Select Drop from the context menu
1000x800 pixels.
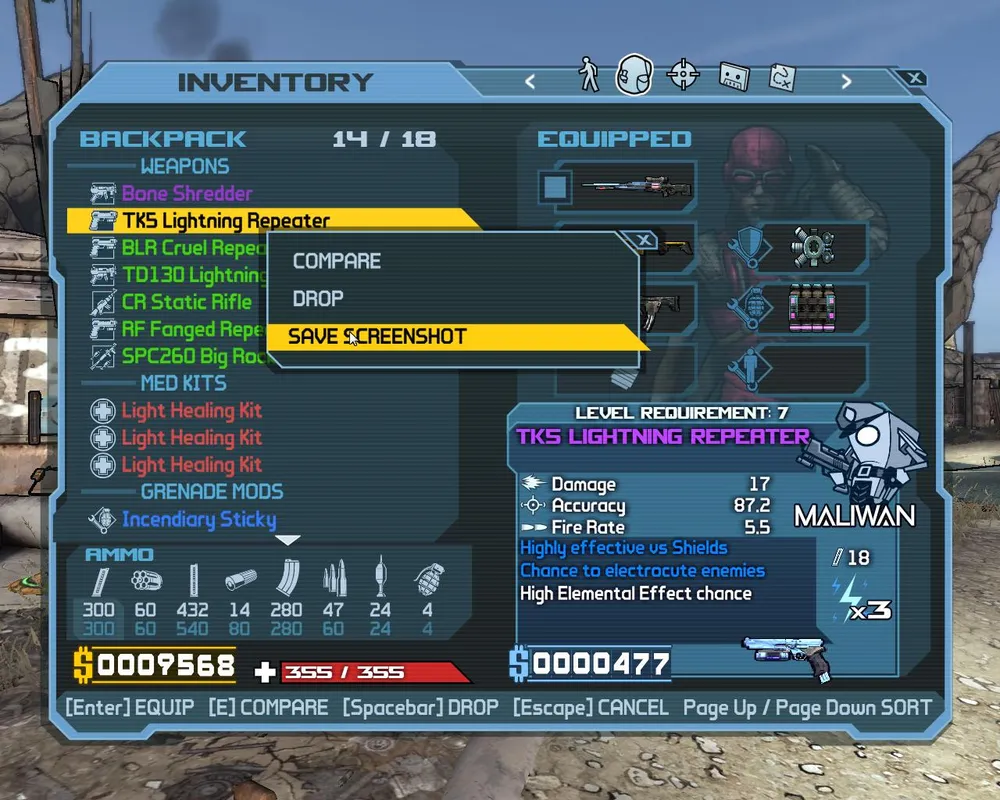point(318,299)
